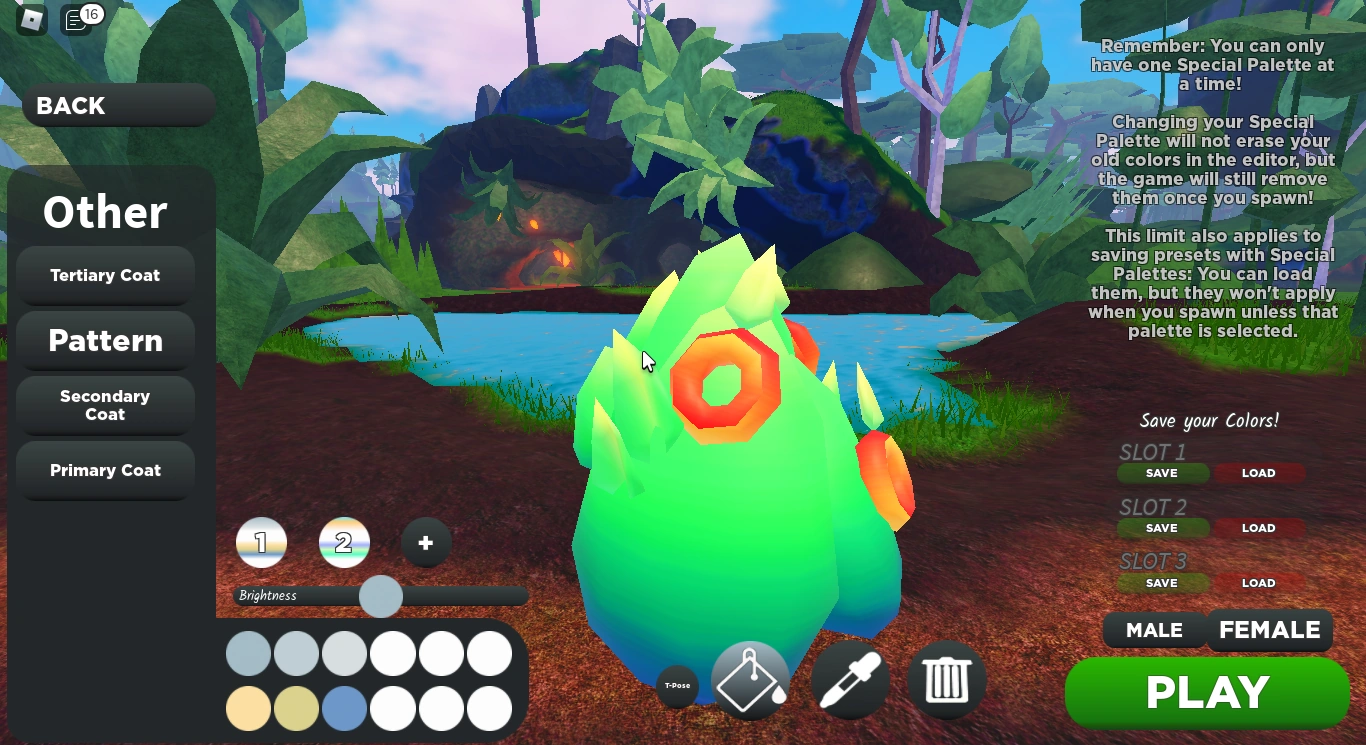Image resolution: width=1366 pixels, height=745 pixels.
Task: Click the BACK button
Action: pyautogui.click(x=70, y=105)
